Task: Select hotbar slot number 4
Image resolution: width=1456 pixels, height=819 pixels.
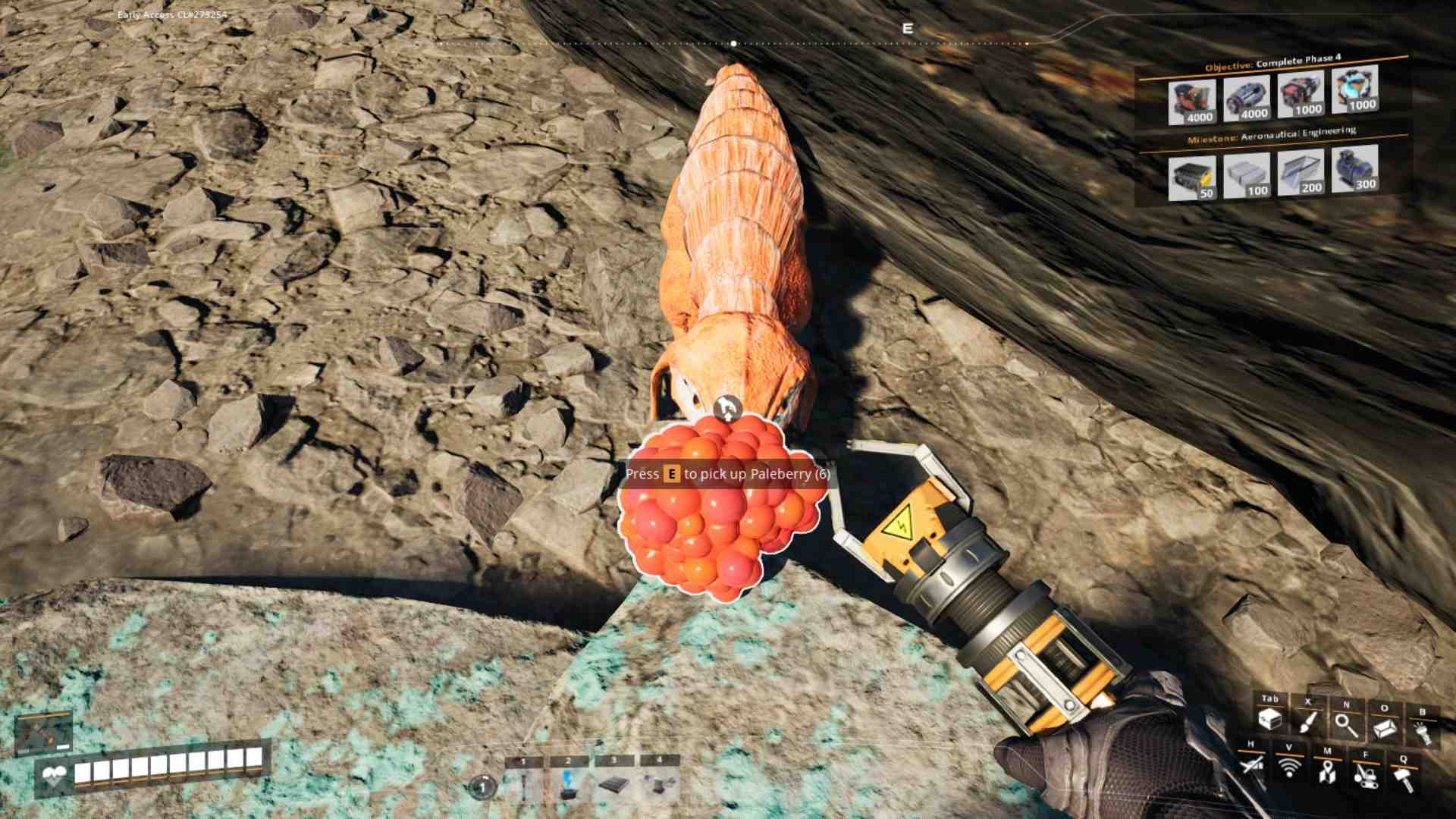Action: [x=658, y=785]
